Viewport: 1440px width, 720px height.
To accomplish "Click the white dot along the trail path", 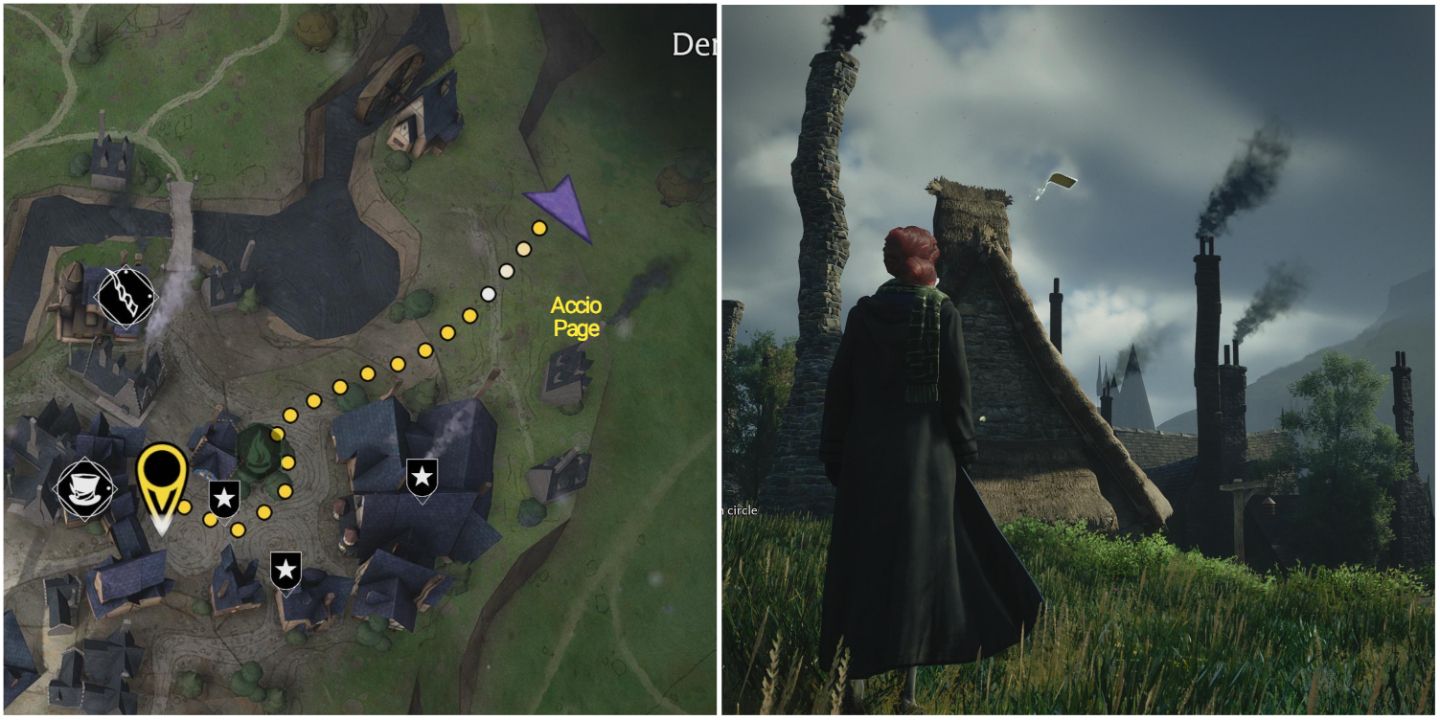I will [487, 294].
